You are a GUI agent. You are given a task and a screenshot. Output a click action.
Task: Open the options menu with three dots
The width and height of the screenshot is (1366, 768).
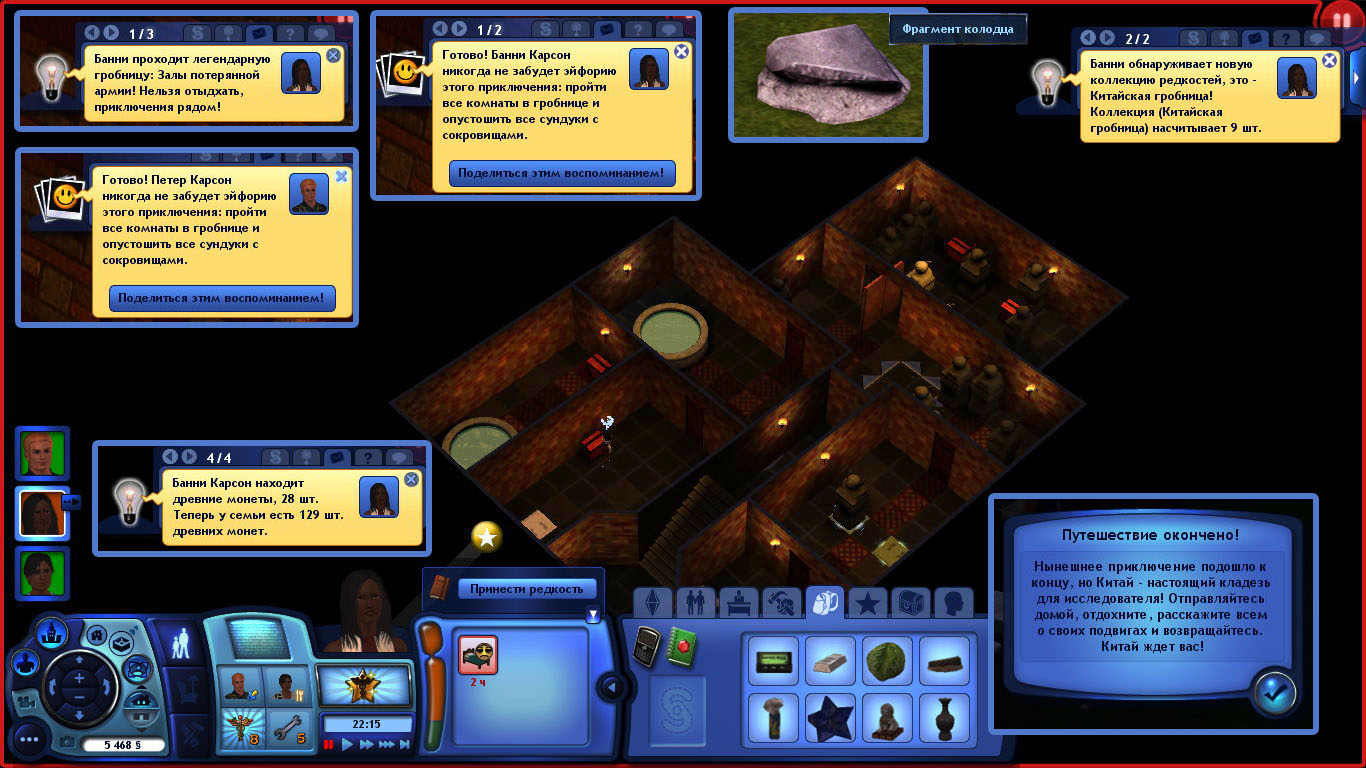coord(29,740)
